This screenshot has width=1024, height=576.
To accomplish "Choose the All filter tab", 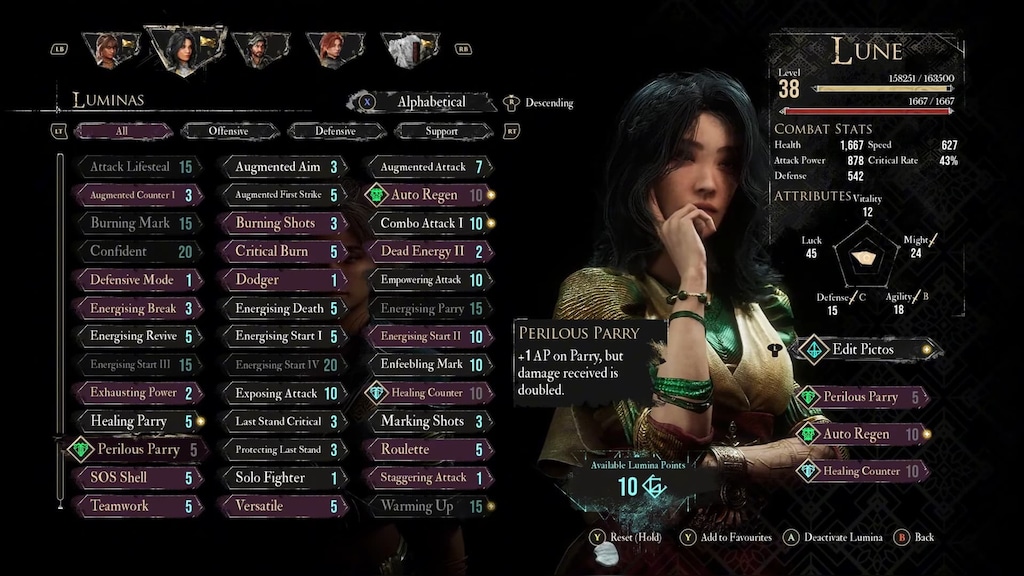I will (122, 131).
